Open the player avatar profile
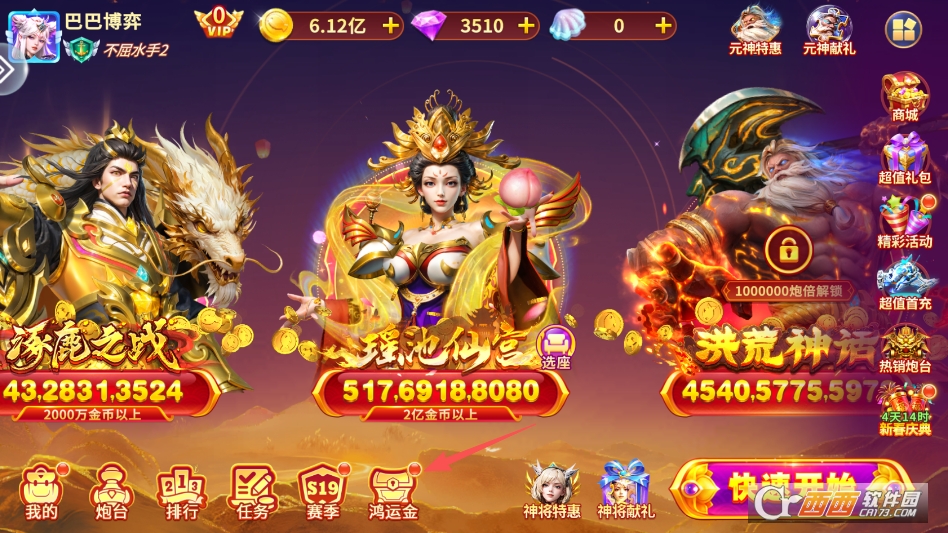This screenshot has height=533, width=948. coord(33,36)
